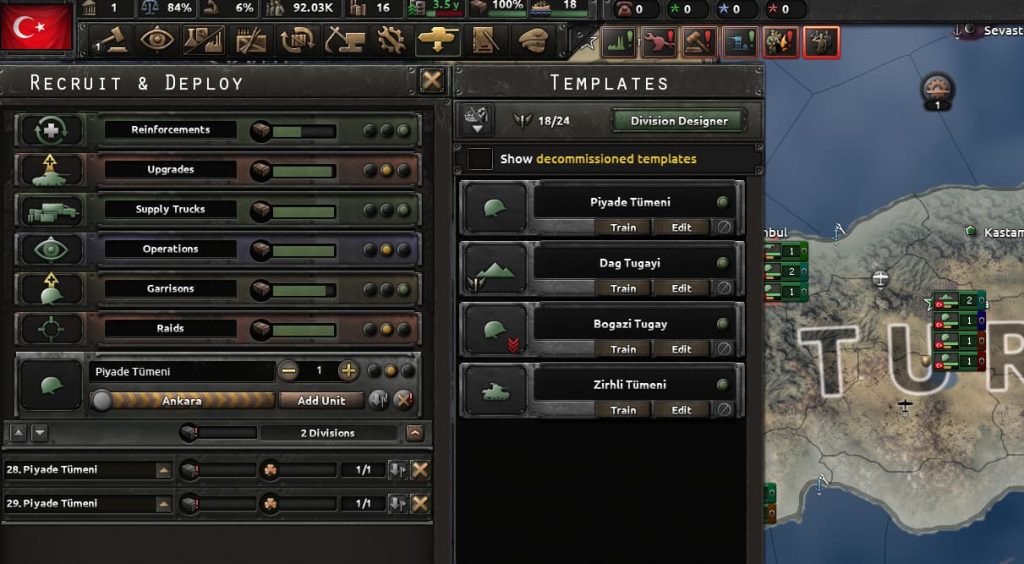Cancel training of 28. Piyade Tümeni
The width and height of the screenshot is (1024, 564).
[420, 470]
